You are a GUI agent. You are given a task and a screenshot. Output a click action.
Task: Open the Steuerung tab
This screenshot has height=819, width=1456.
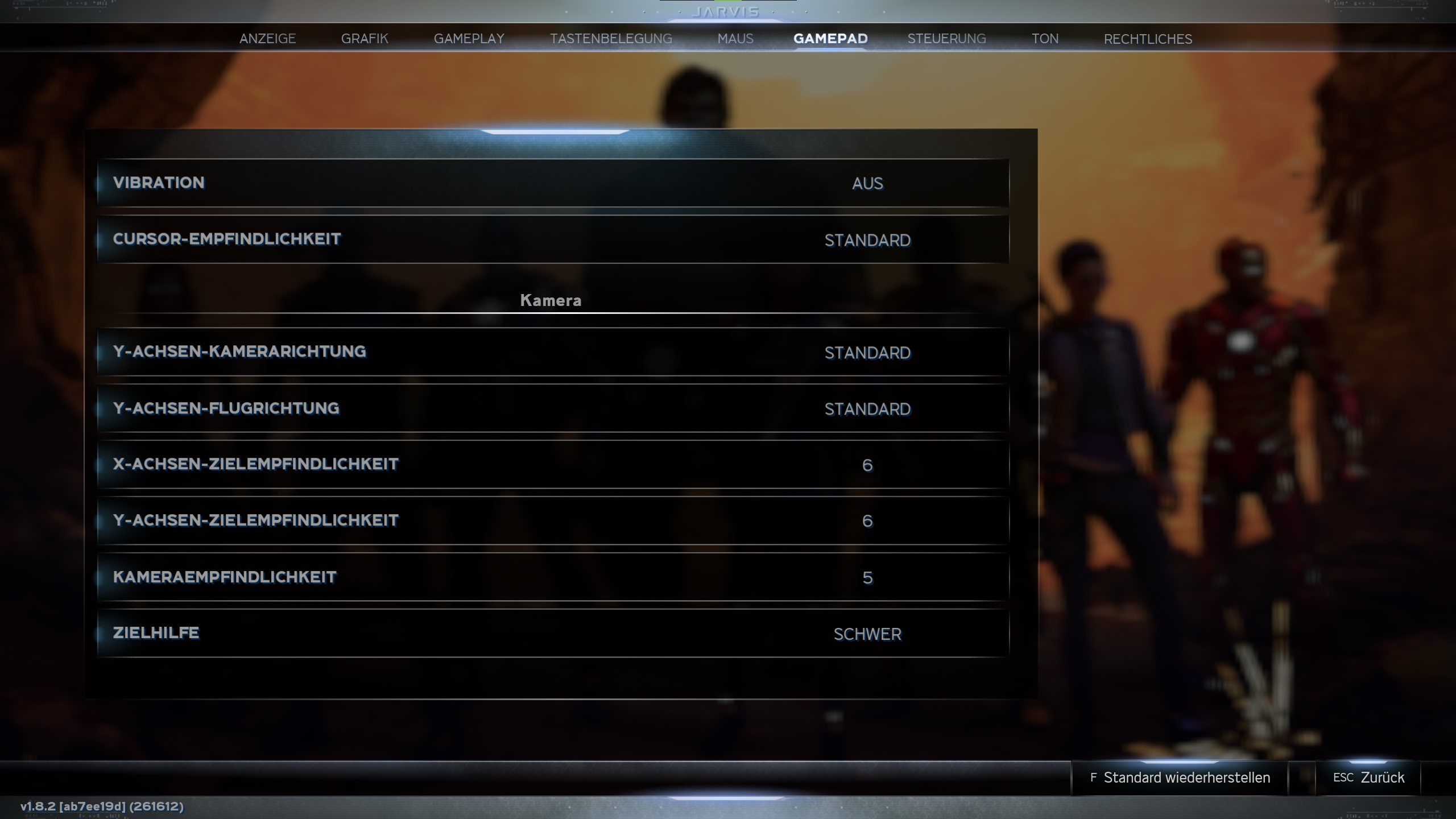click(x=946, y=39)
